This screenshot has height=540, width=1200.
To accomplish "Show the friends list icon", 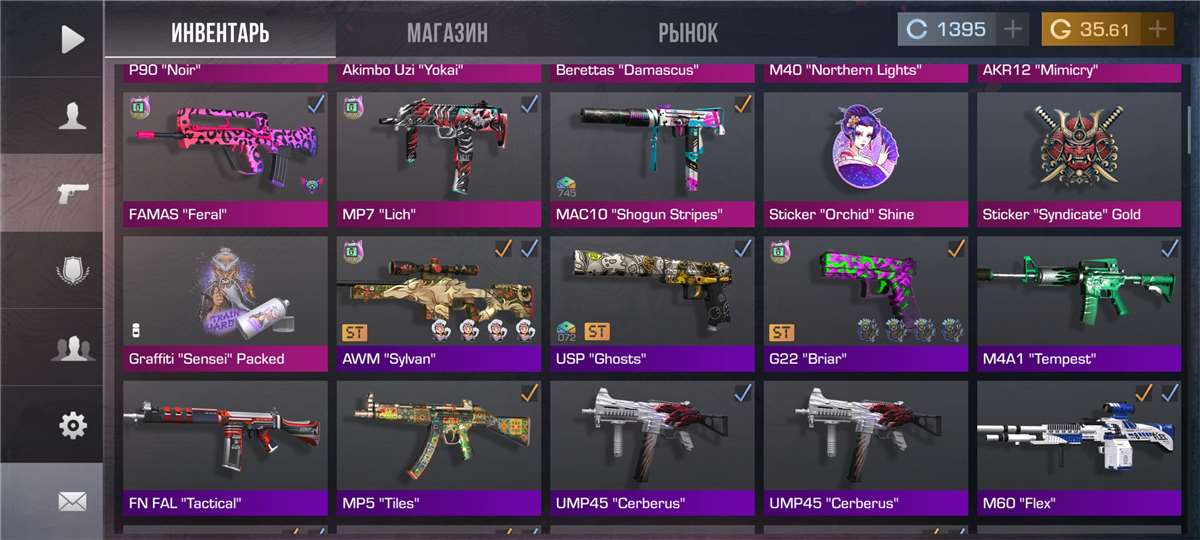I will pos(72,348).
